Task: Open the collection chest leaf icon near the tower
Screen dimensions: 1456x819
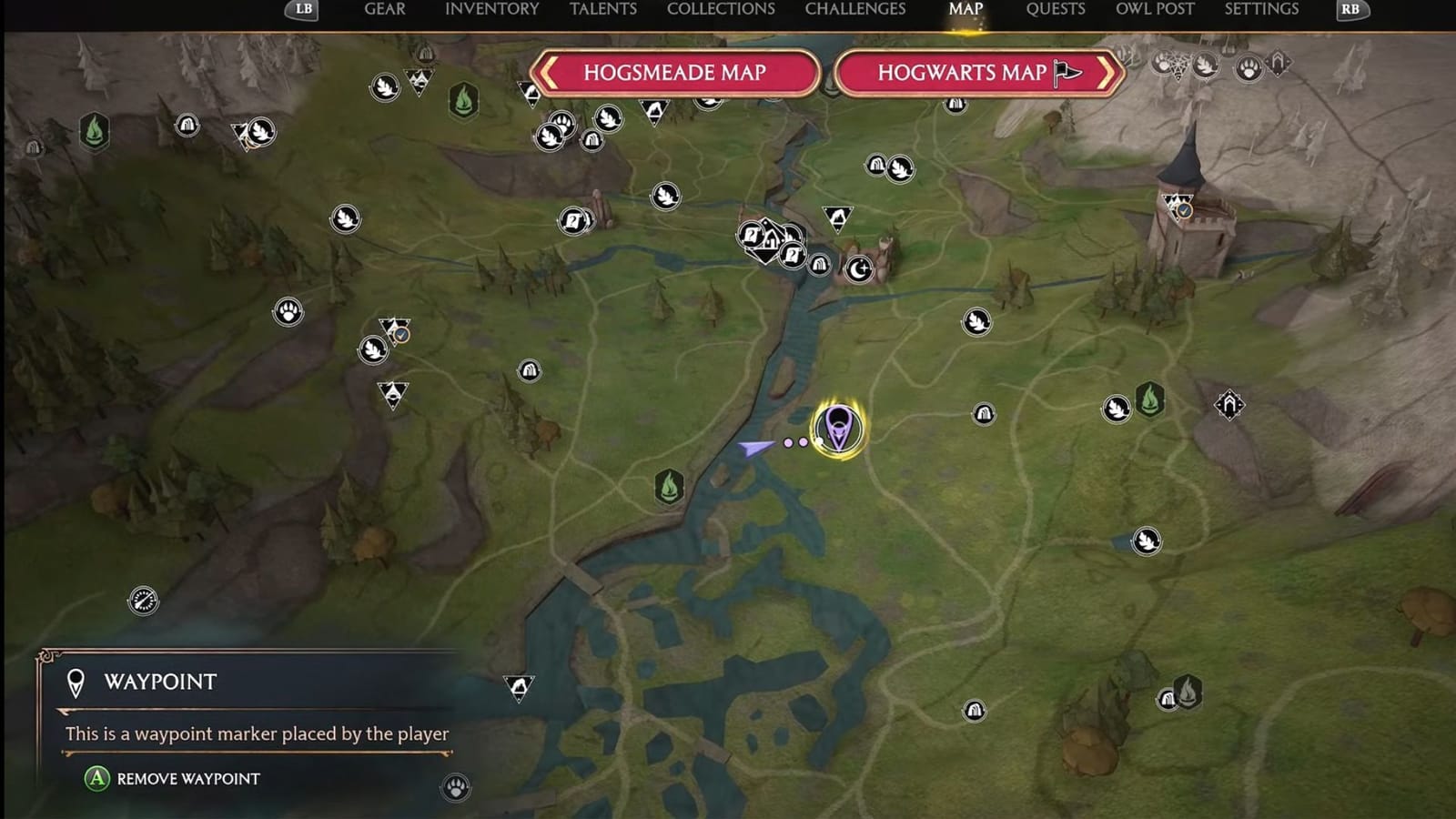Action: [1118, 407]
